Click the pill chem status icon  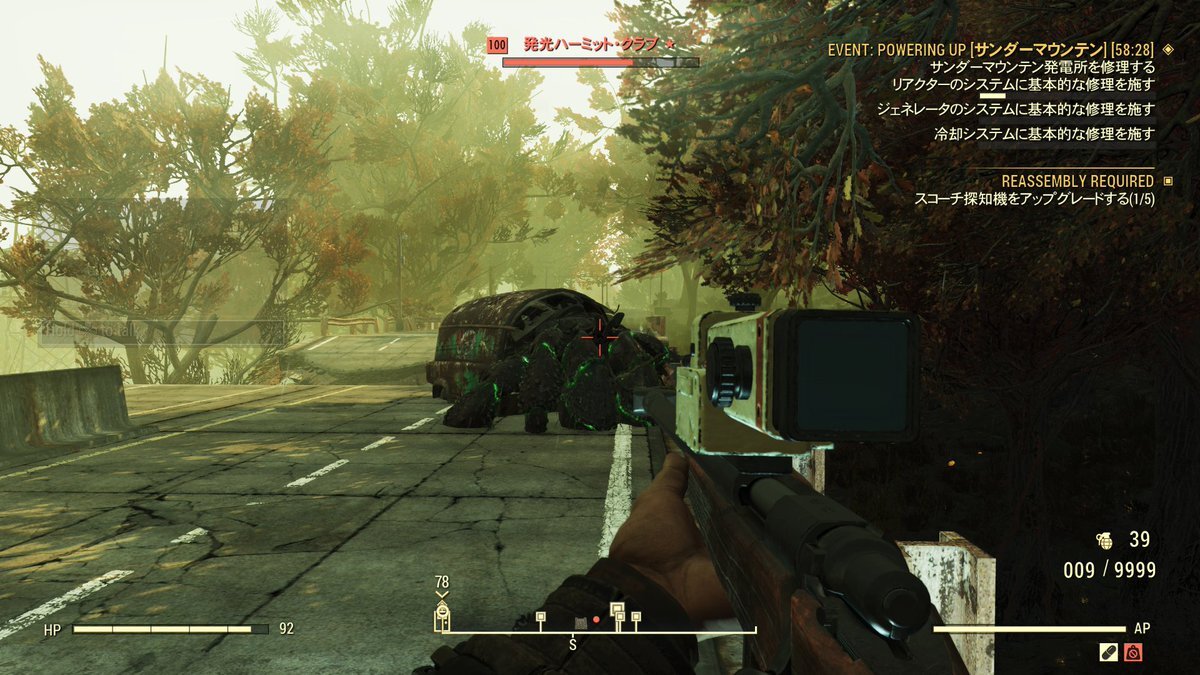pos(1109,652)
